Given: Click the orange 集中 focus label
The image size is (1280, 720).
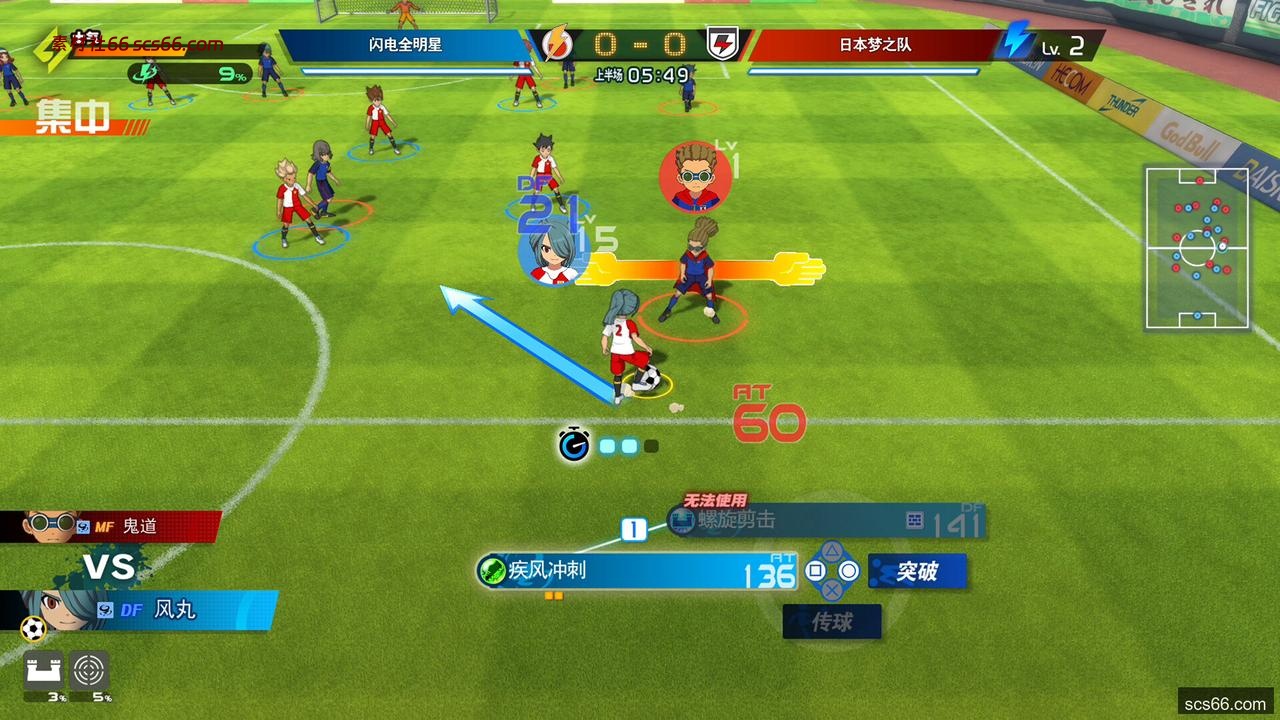Looking at the screenshot, I should click(72, 118).
